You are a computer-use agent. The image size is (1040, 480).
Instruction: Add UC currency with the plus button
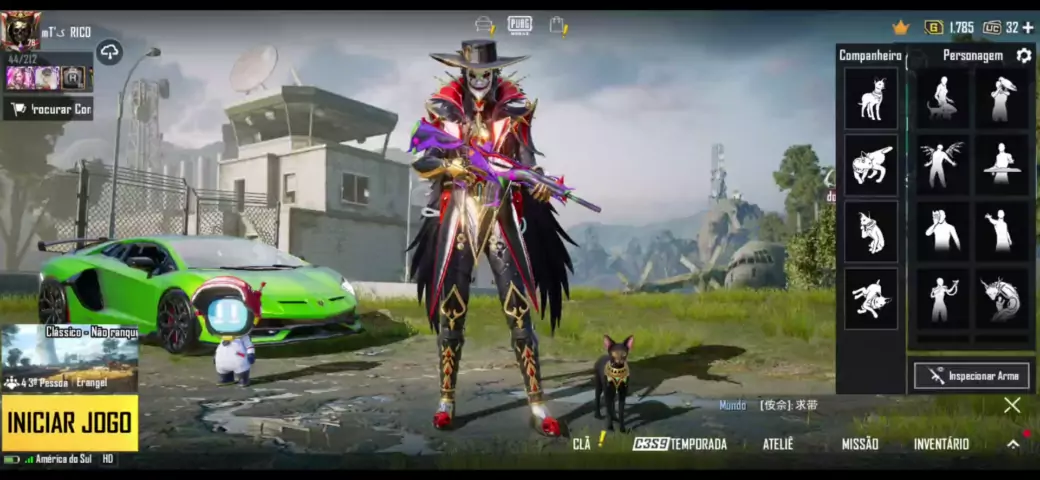[x=1027, y=27]
